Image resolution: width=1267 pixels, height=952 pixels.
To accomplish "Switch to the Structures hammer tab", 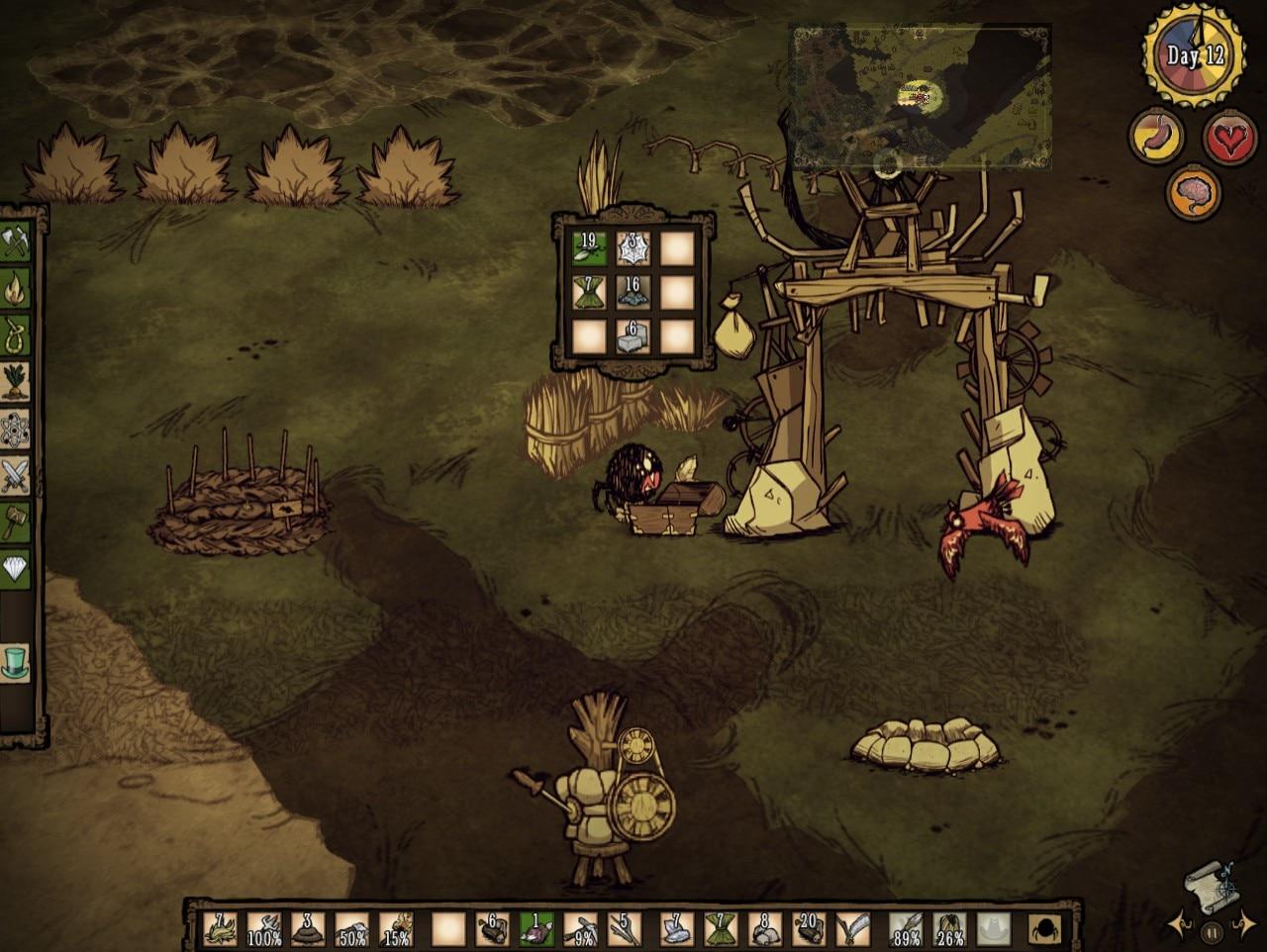I will pos(16,522).
